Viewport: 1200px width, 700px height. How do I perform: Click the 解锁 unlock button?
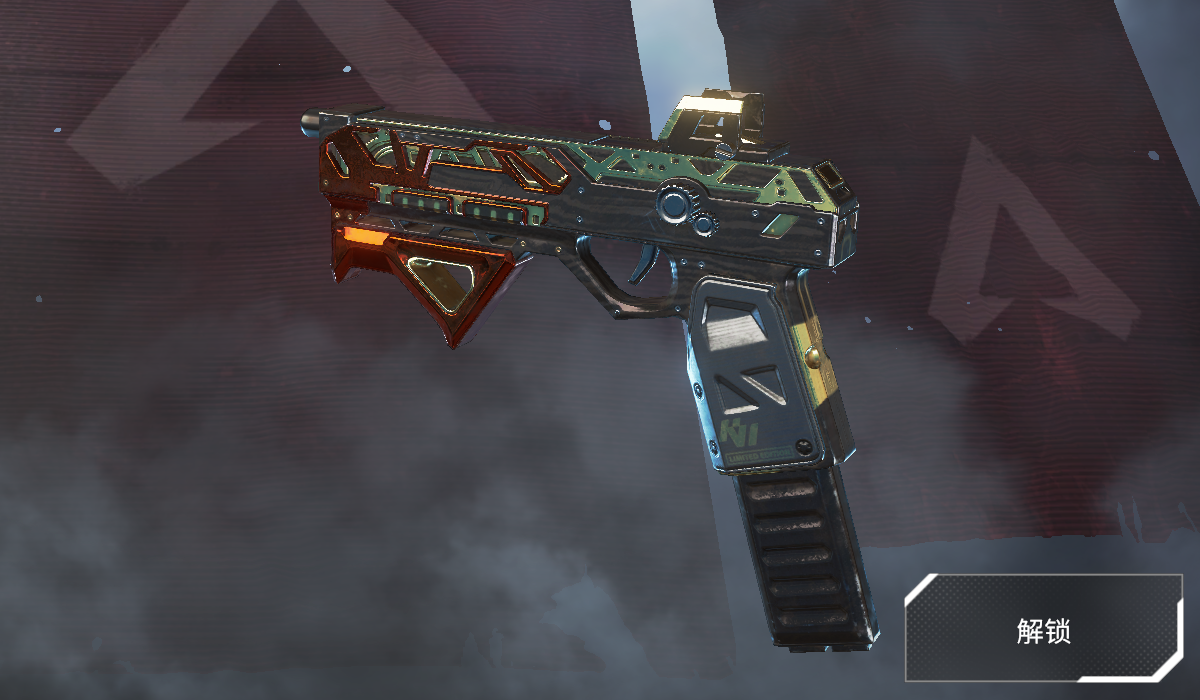(x=1043, y=629)
